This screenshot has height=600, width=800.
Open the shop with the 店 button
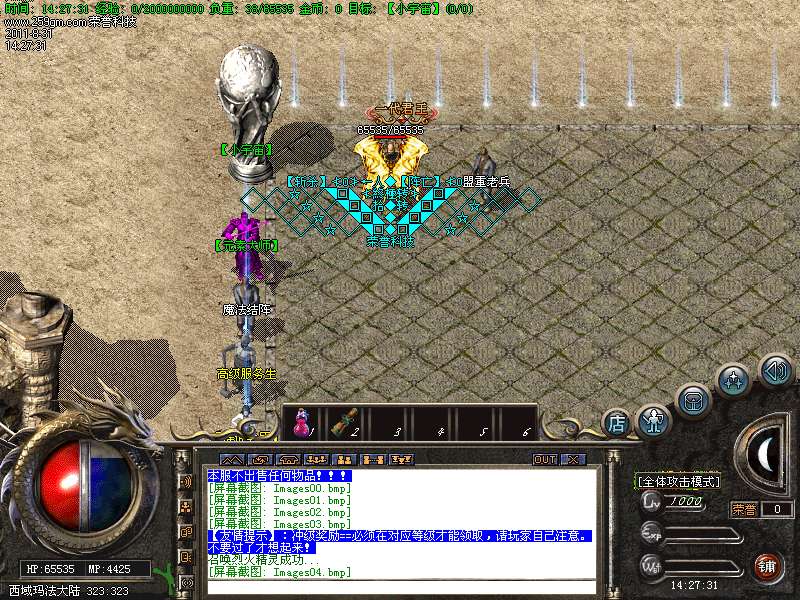[618, 422]
